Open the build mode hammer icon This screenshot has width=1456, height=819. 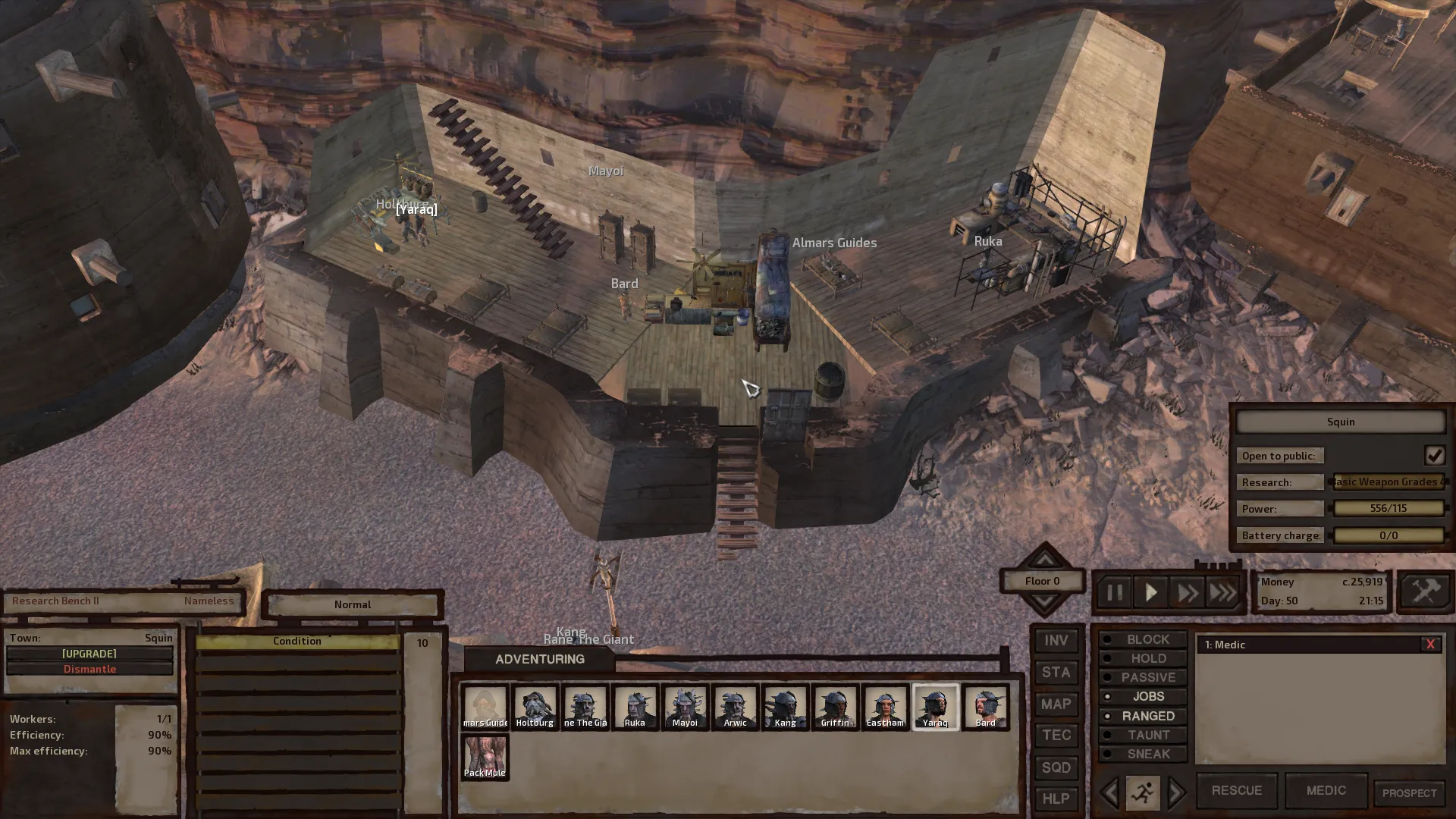[1424, 591]
